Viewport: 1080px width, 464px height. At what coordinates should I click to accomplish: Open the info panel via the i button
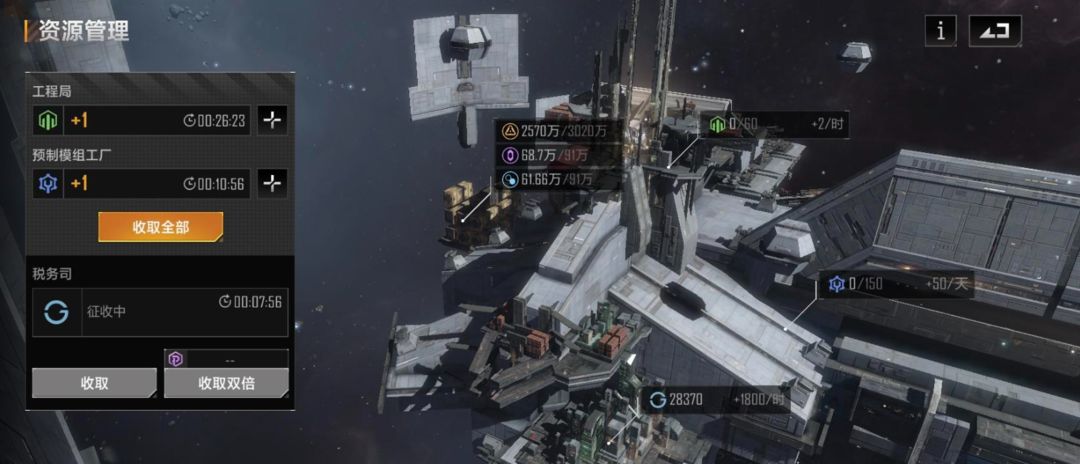tap(940, 31)
